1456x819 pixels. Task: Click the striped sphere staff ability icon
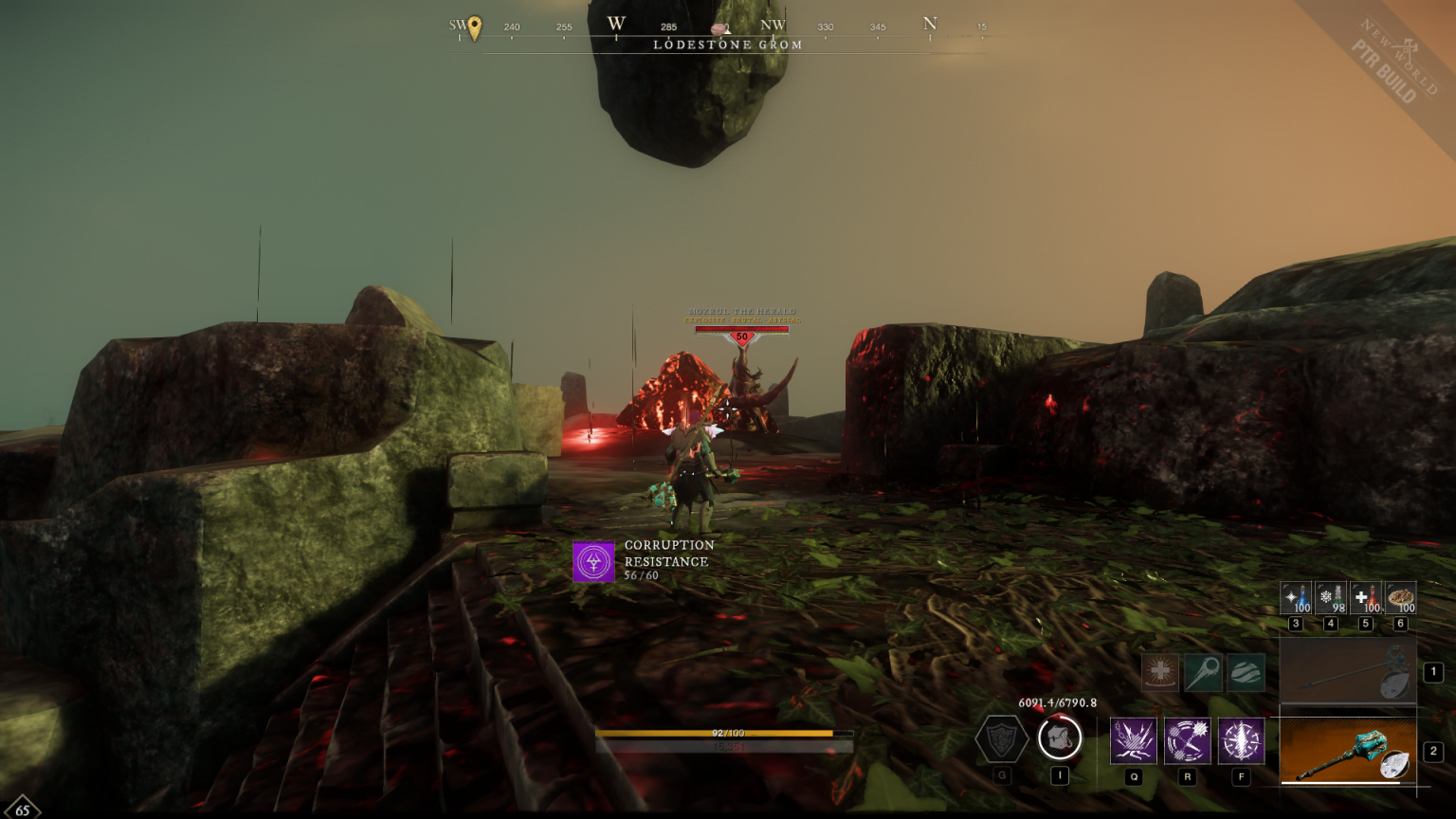pyautogui.click(x=1246, y=672)
